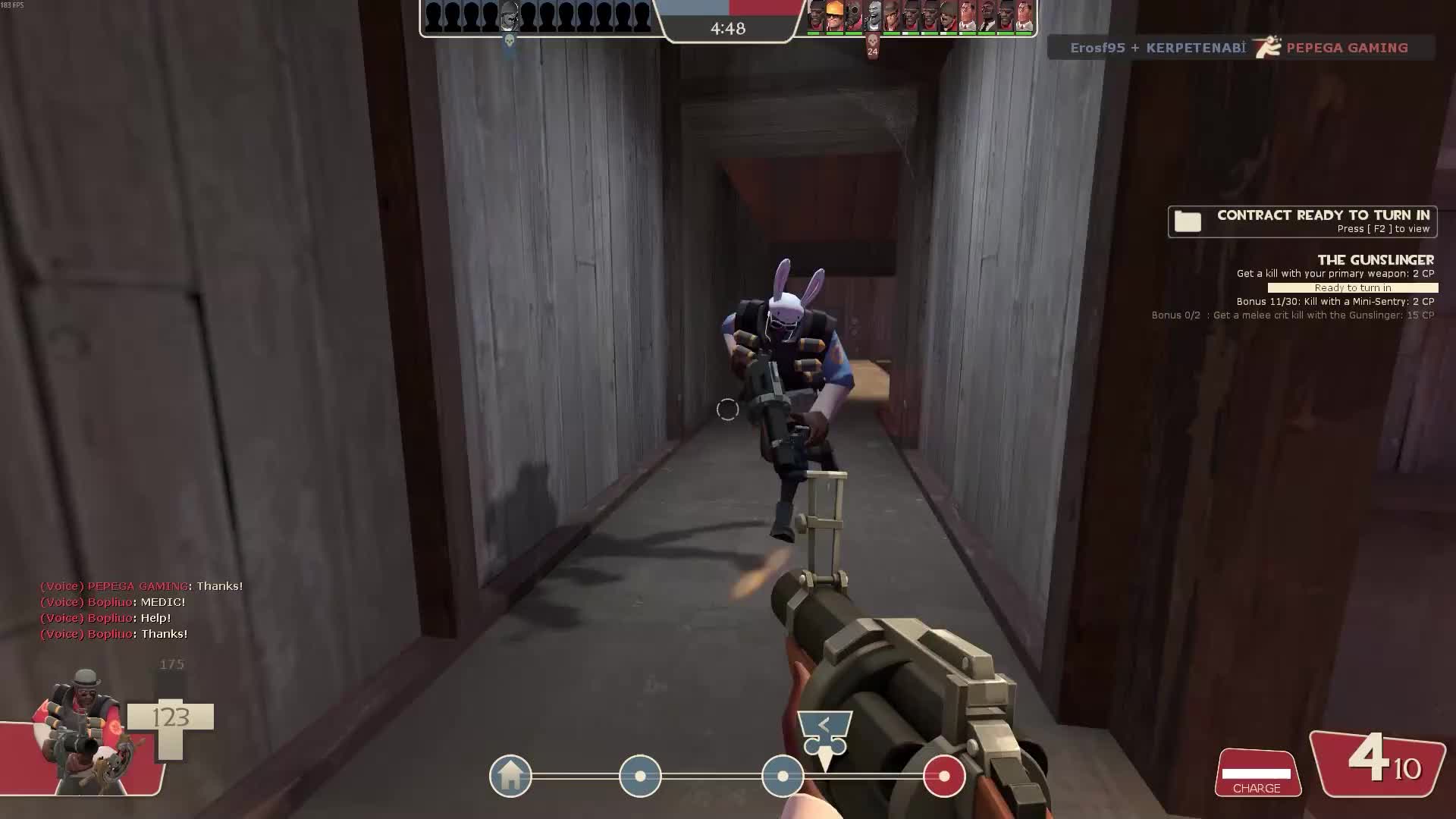Click the home base icon on payload track

pyautogui.click(x=510, y=776)
